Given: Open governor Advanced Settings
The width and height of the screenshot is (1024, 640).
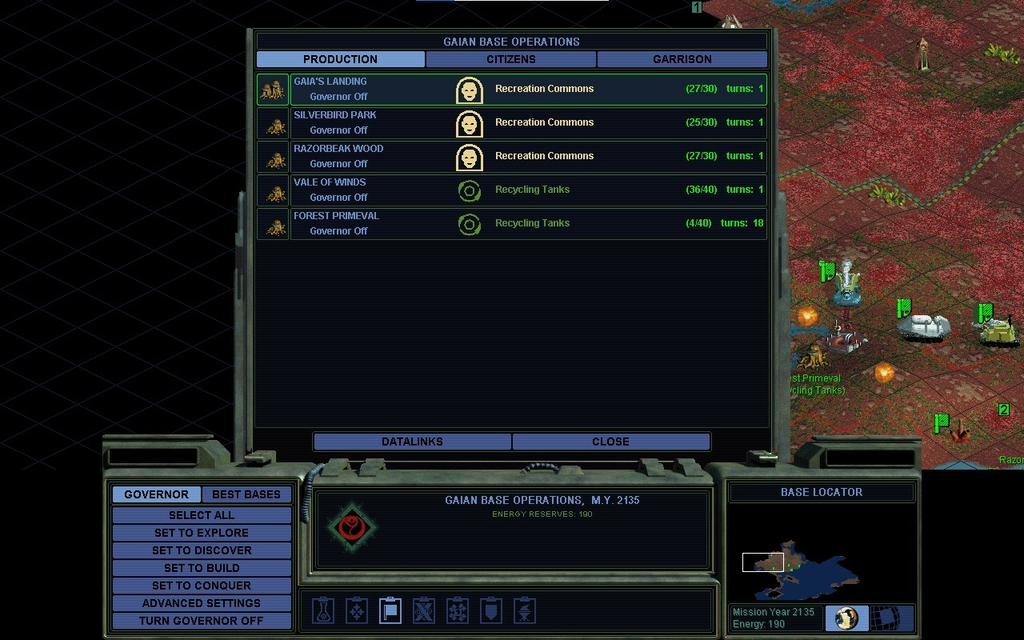Looking at the screenshot, I should [x=201, y=604].
